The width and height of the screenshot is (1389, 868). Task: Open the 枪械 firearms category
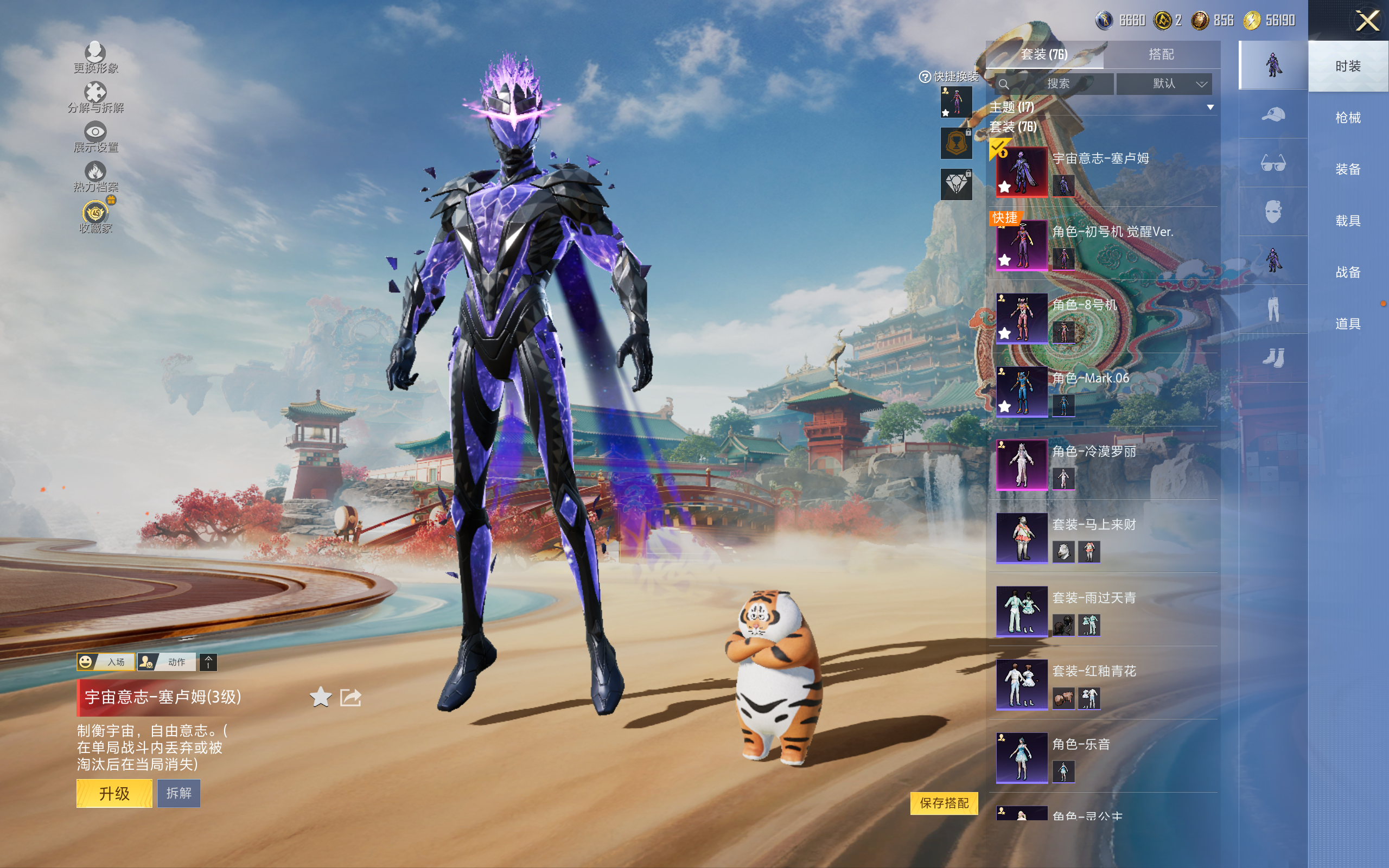1347,118
